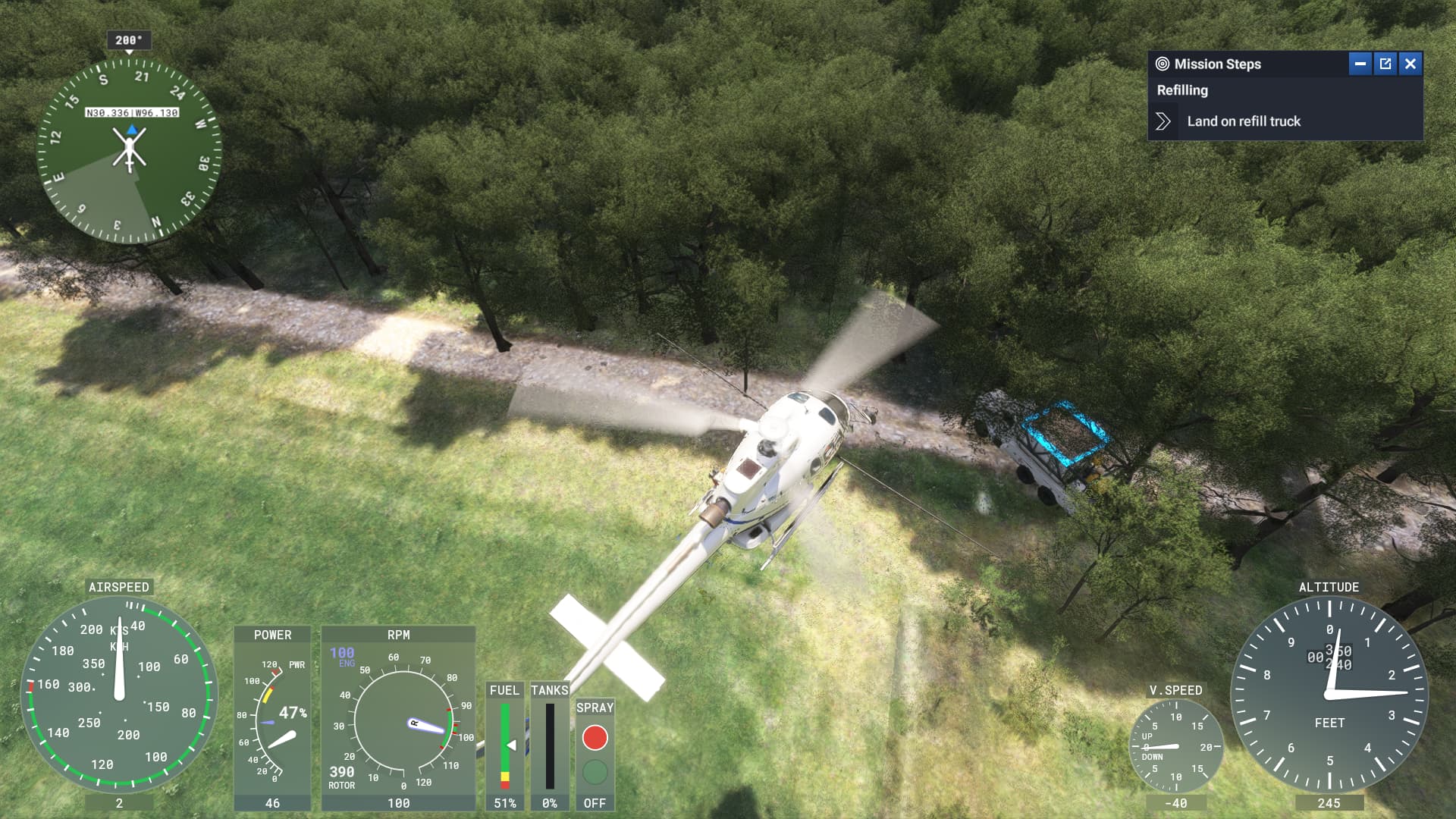The width and height of the screenshot is (1456, 819).
Task: Select the V.SPEED gauge
Action: (1177, 747)
